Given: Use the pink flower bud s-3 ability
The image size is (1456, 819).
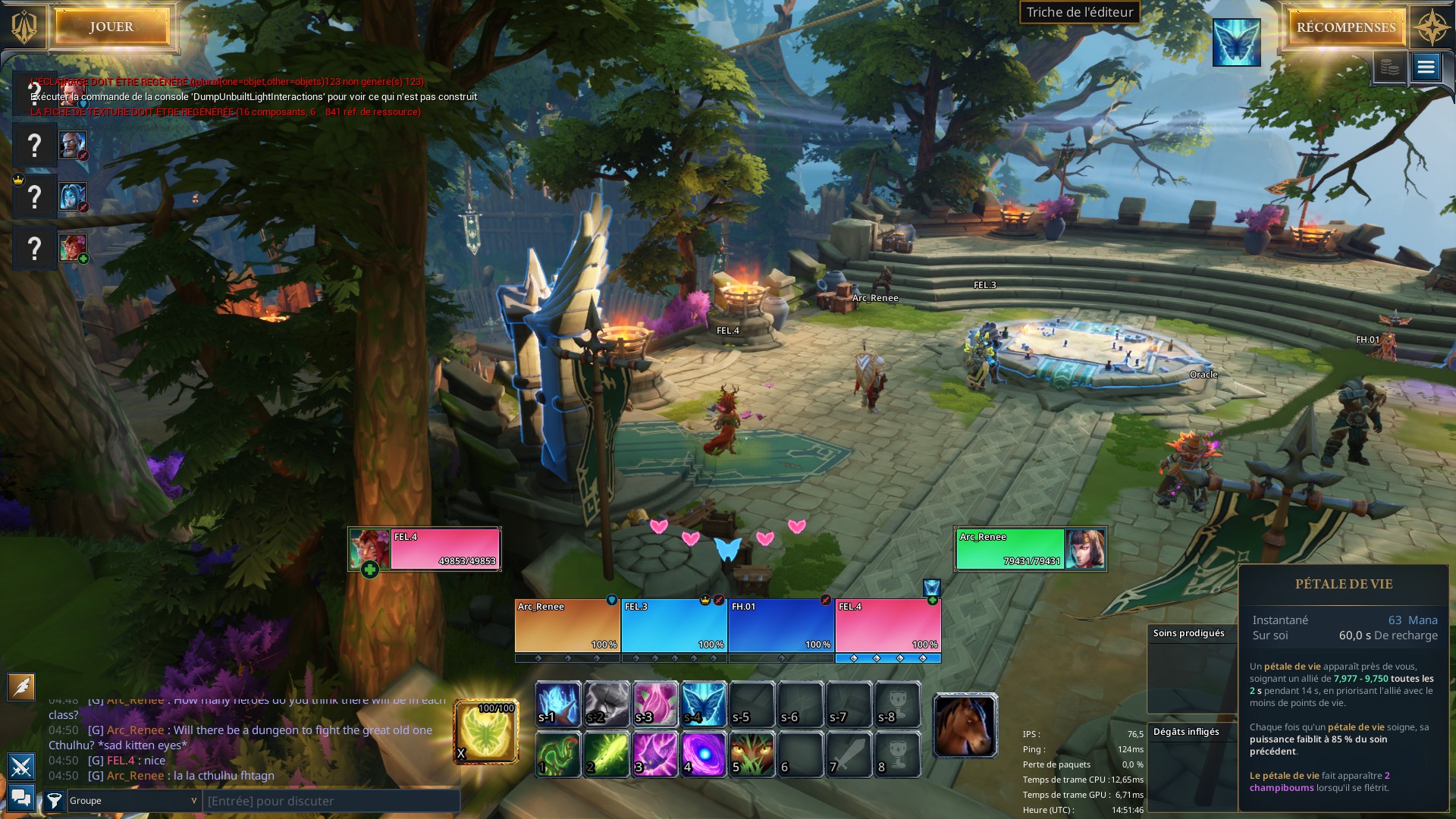Looking at the screenshot, I should [654, 704].
